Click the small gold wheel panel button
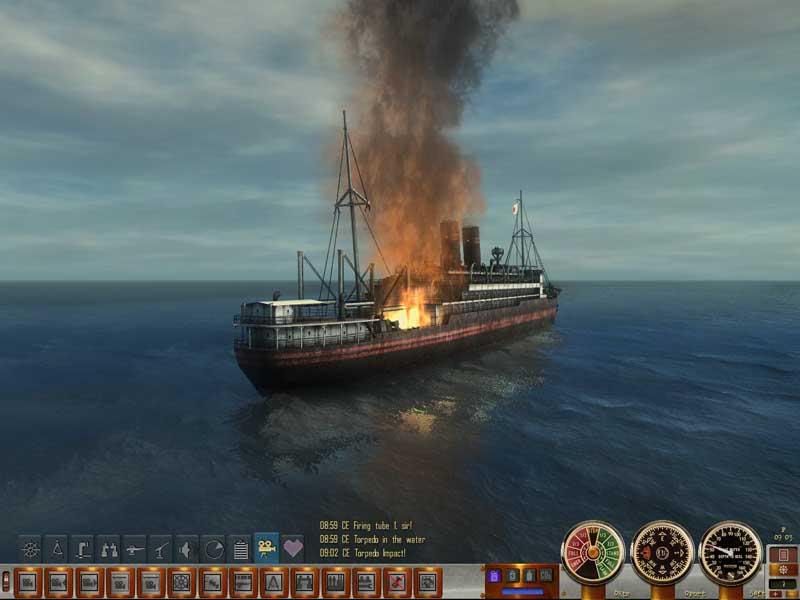This screenshot has height=600, width=800. (785, 570)
